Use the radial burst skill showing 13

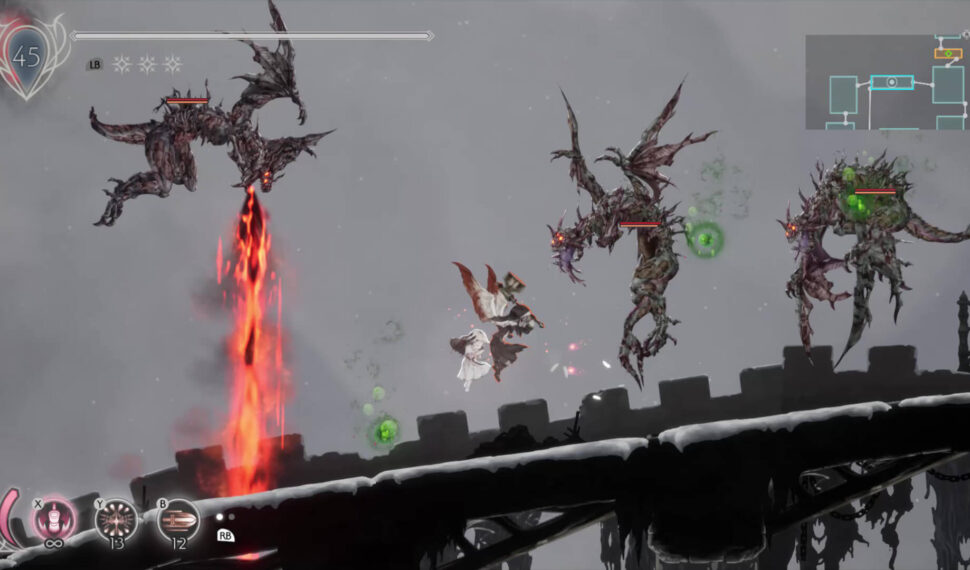point(116,520)
